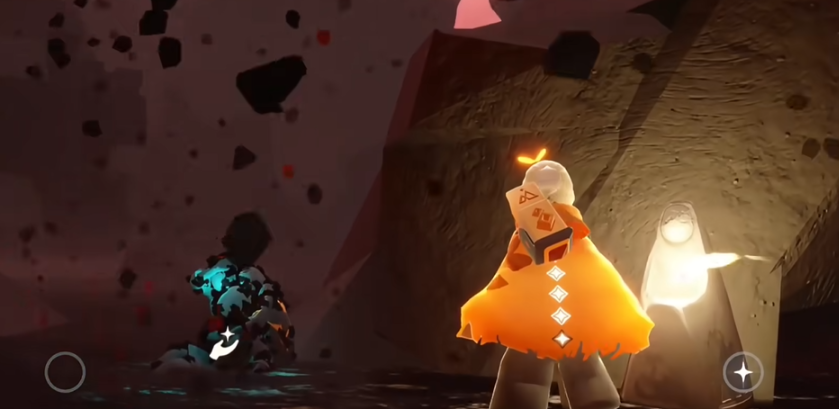The width and height of the screenshot is (839, 409).
Task: Tap the four-point star call button
Action: (743, 372)
